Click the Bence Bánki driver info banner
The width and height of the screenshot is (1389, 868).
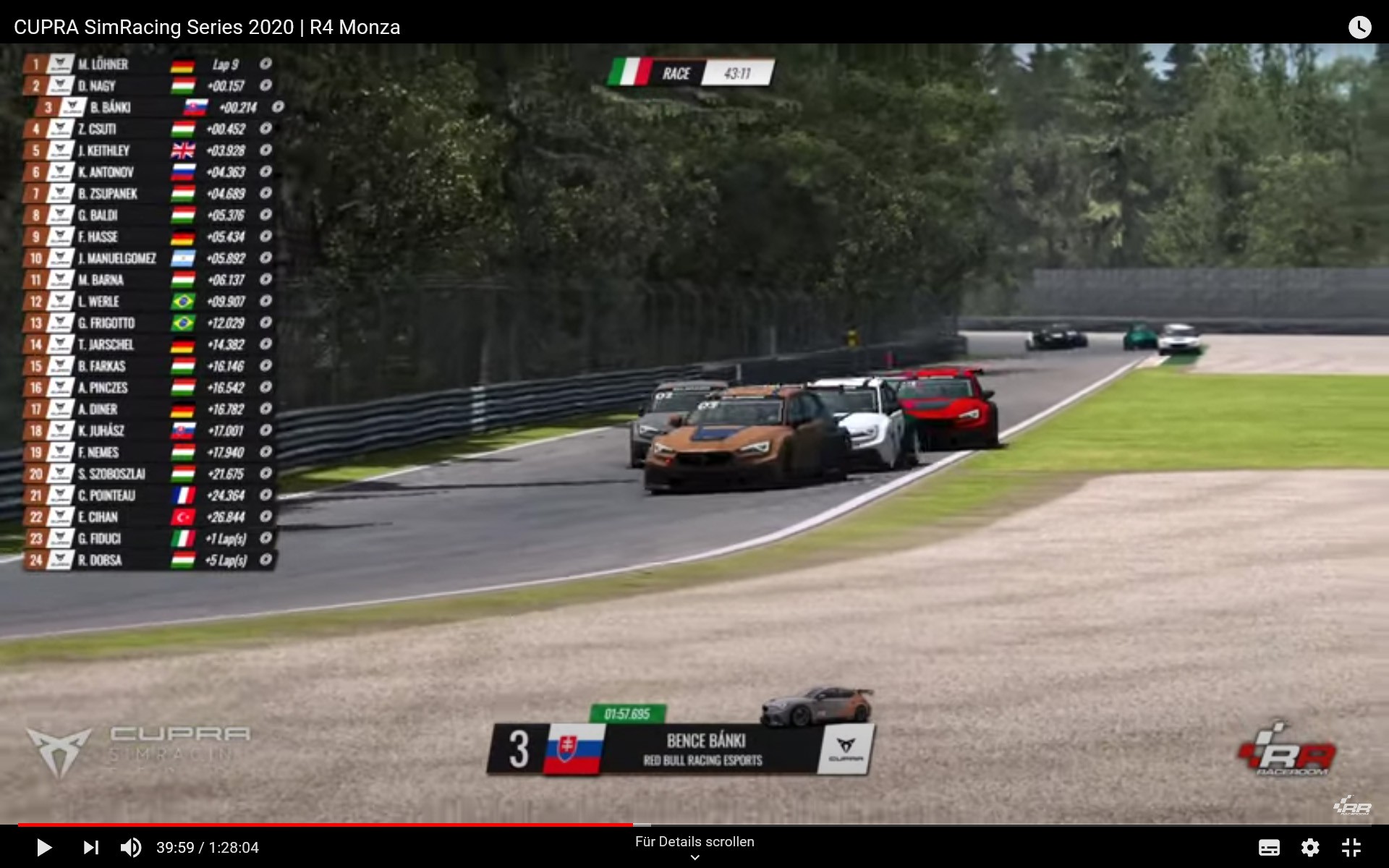pyautogui.click(x=680, y=749)
